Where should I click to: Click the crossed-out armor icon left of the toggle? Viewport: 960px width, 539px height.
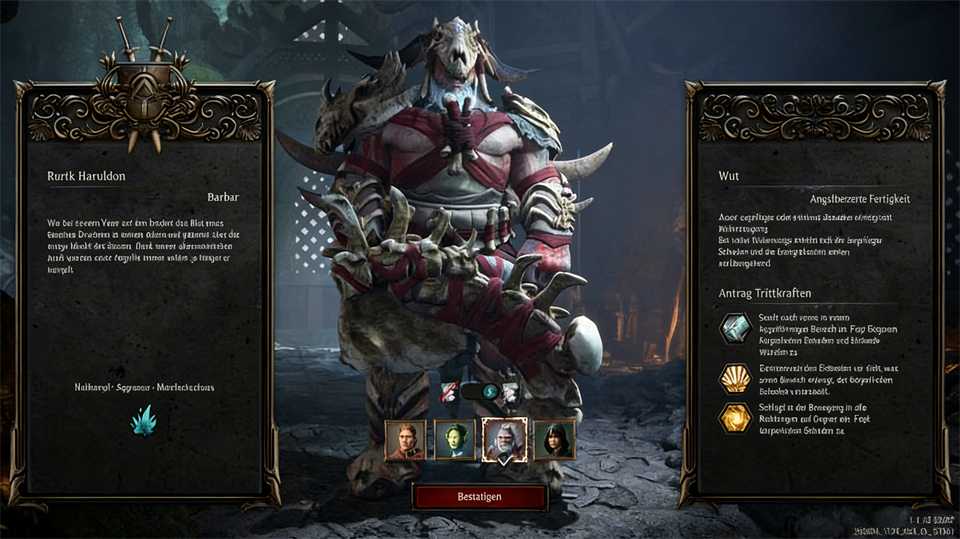tap(450, 393)
